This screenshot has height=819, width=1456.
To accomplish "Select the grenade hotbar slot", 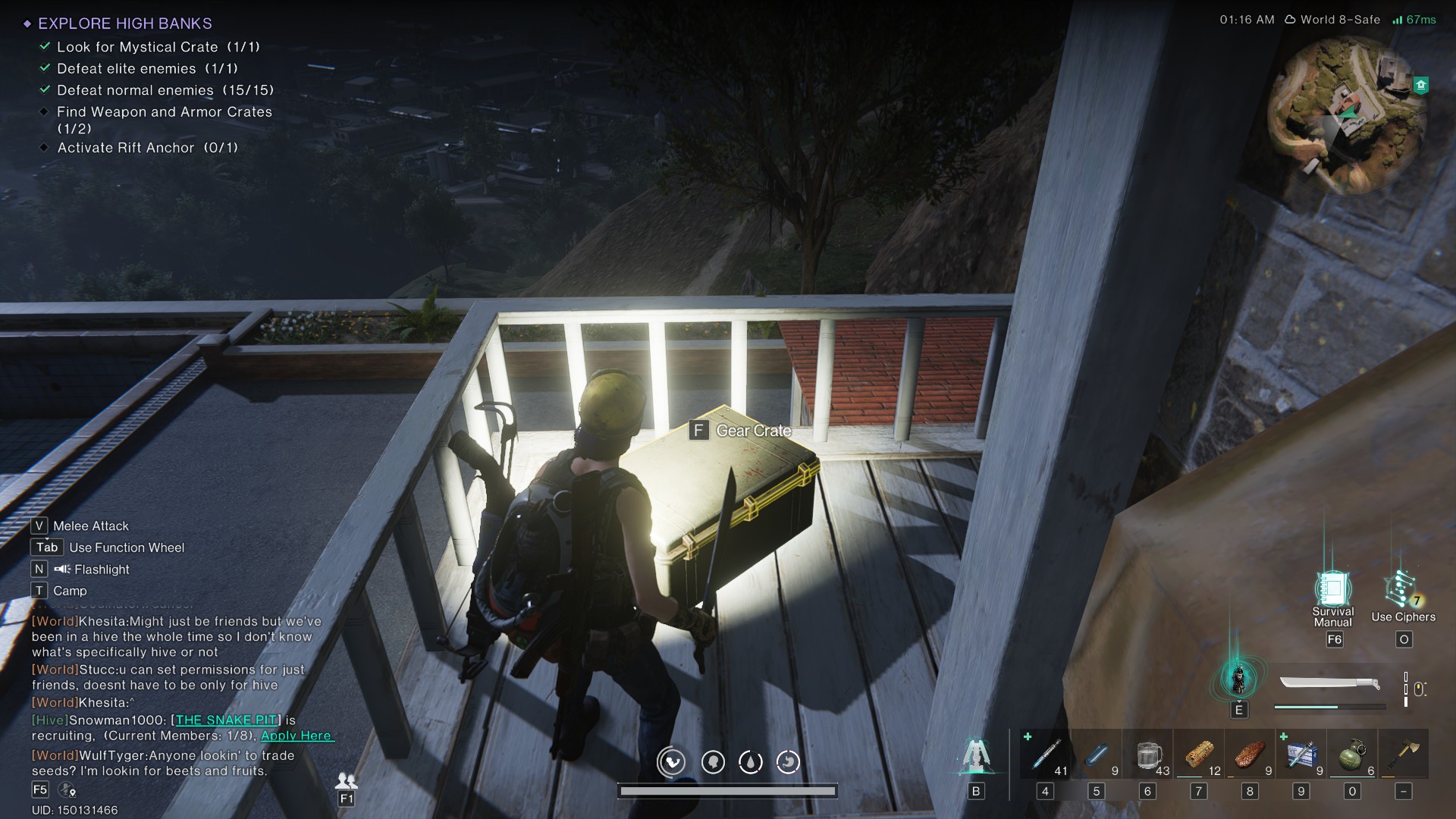I will coord(1353,755).
